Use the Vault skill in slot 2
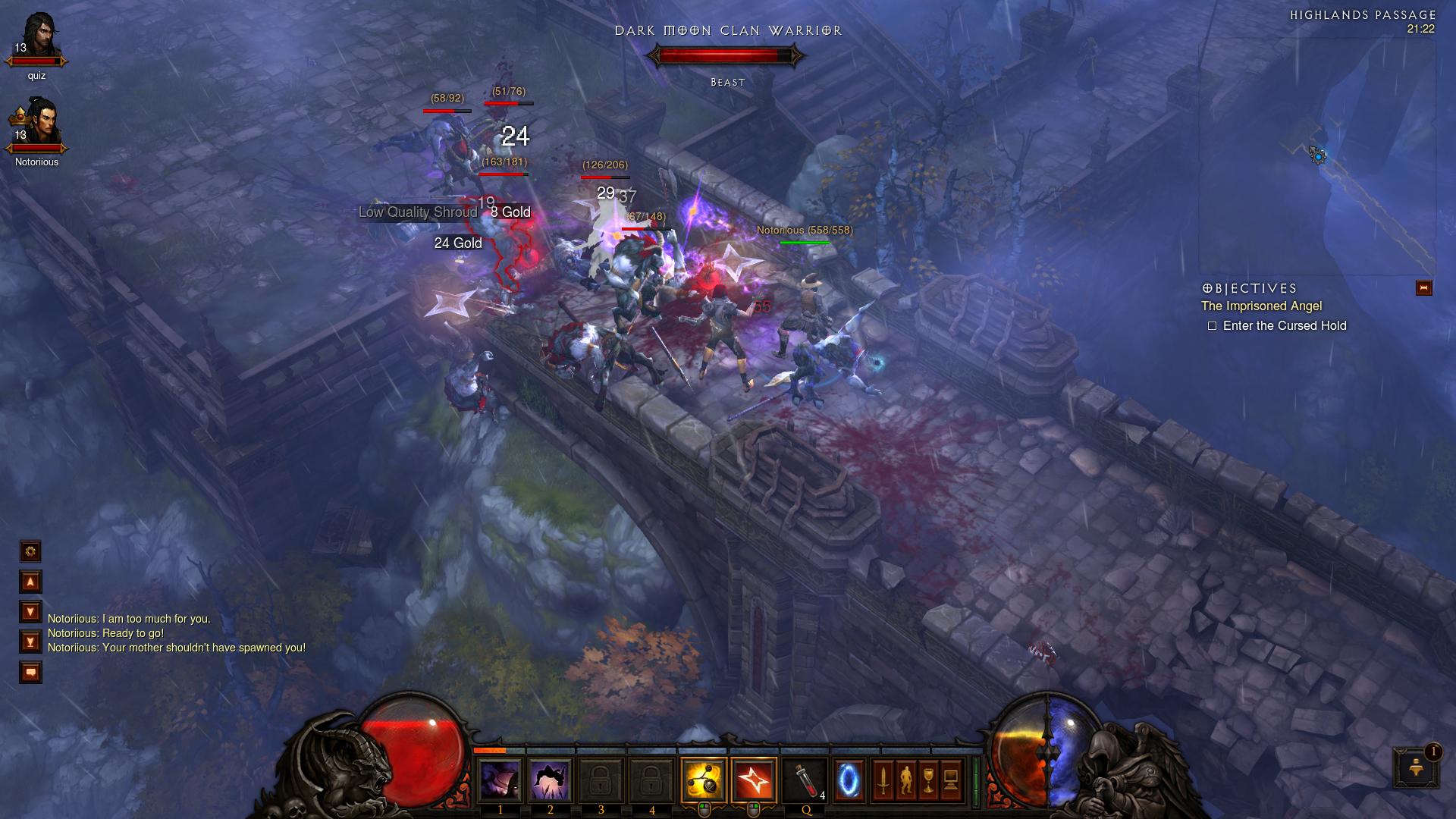 (551, 780)
